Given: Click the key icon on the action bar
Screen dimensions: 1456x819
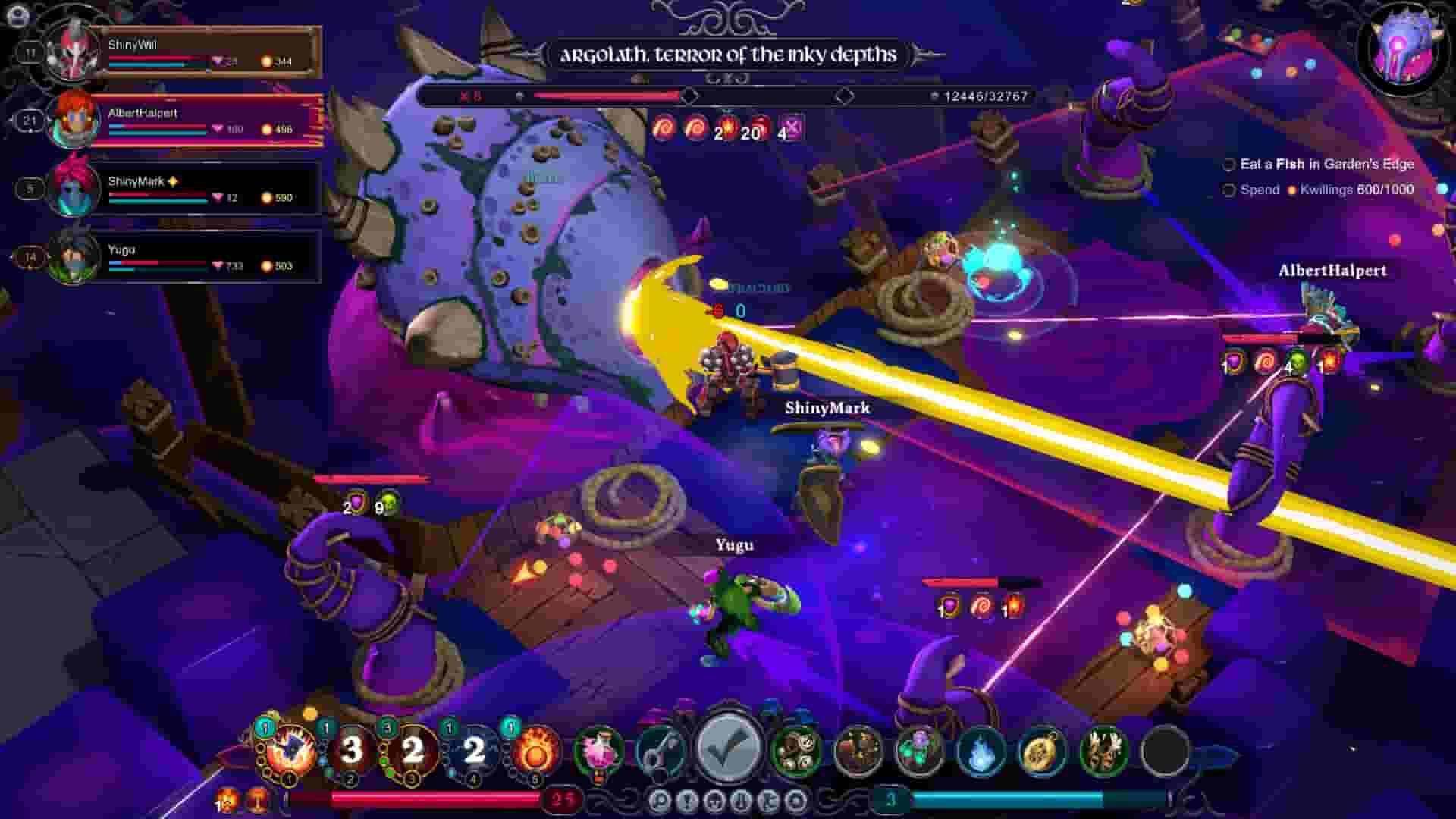Looking at the screenshot, I should pos(658,750).
